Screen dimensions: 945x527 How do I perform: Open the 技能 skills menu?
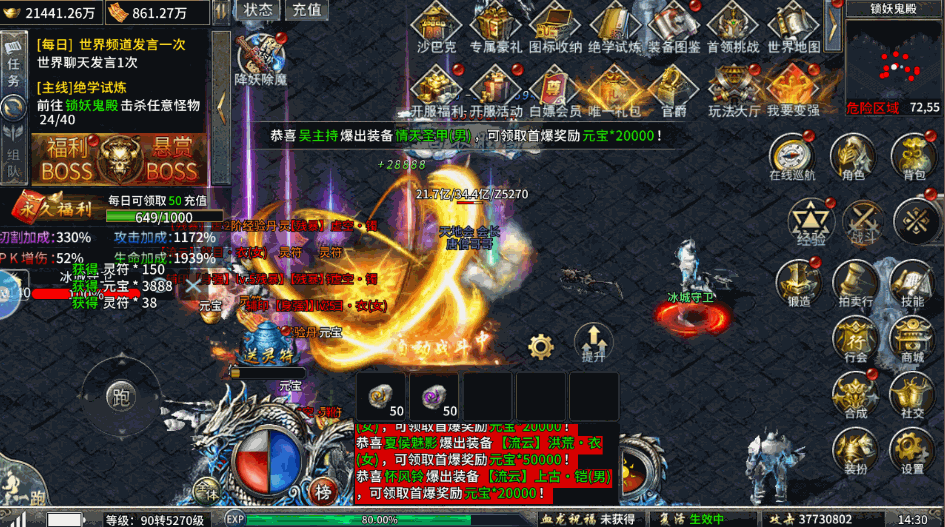click(912, 284)
